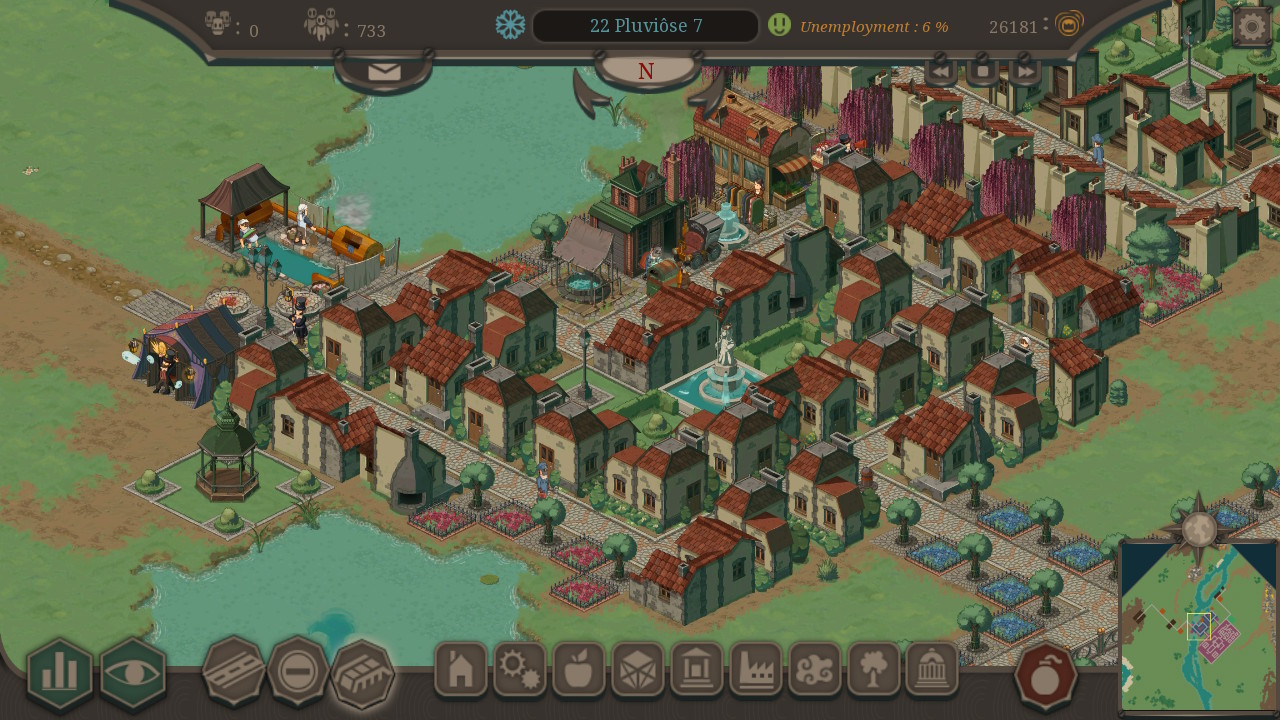Open the mail envelope notifications
This screenshot has height=720, width=1280.
(x=383, y=71)
